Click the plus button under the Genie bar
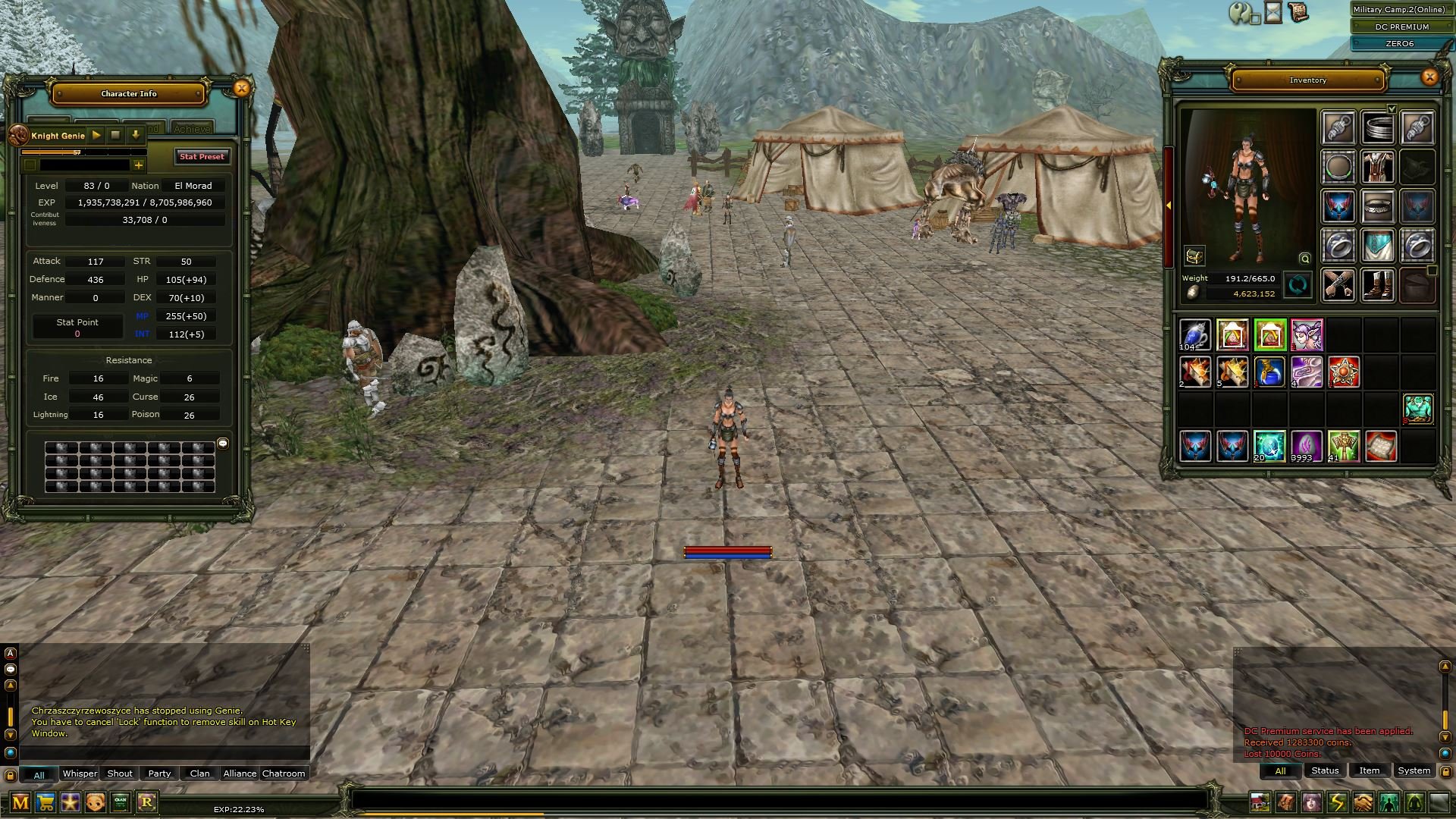Viewport: 1456px width, 819px height. (x=139, y=165)
